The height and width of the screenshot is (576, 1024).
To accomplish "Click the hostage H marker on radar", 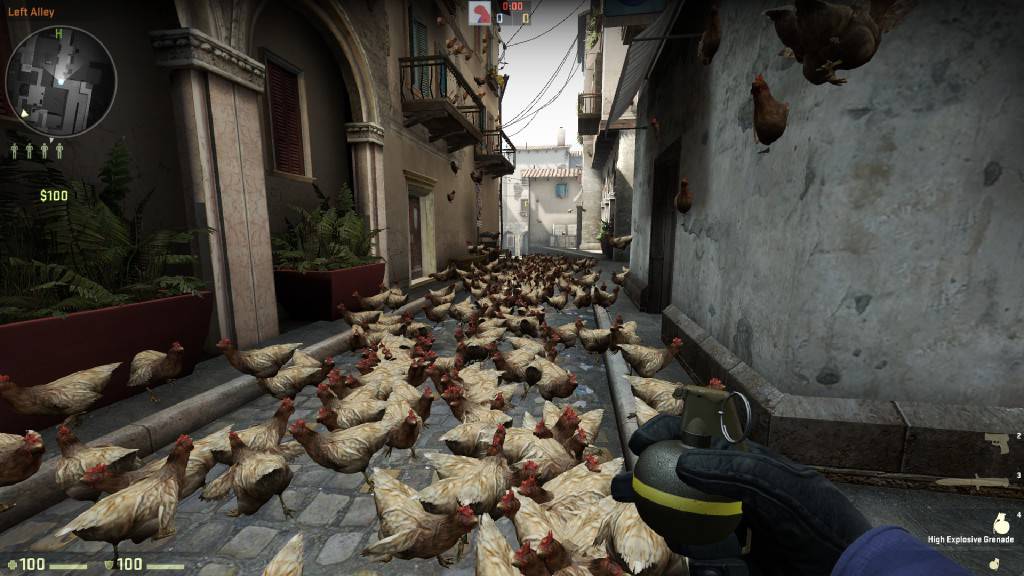I will tap(59, 34).
